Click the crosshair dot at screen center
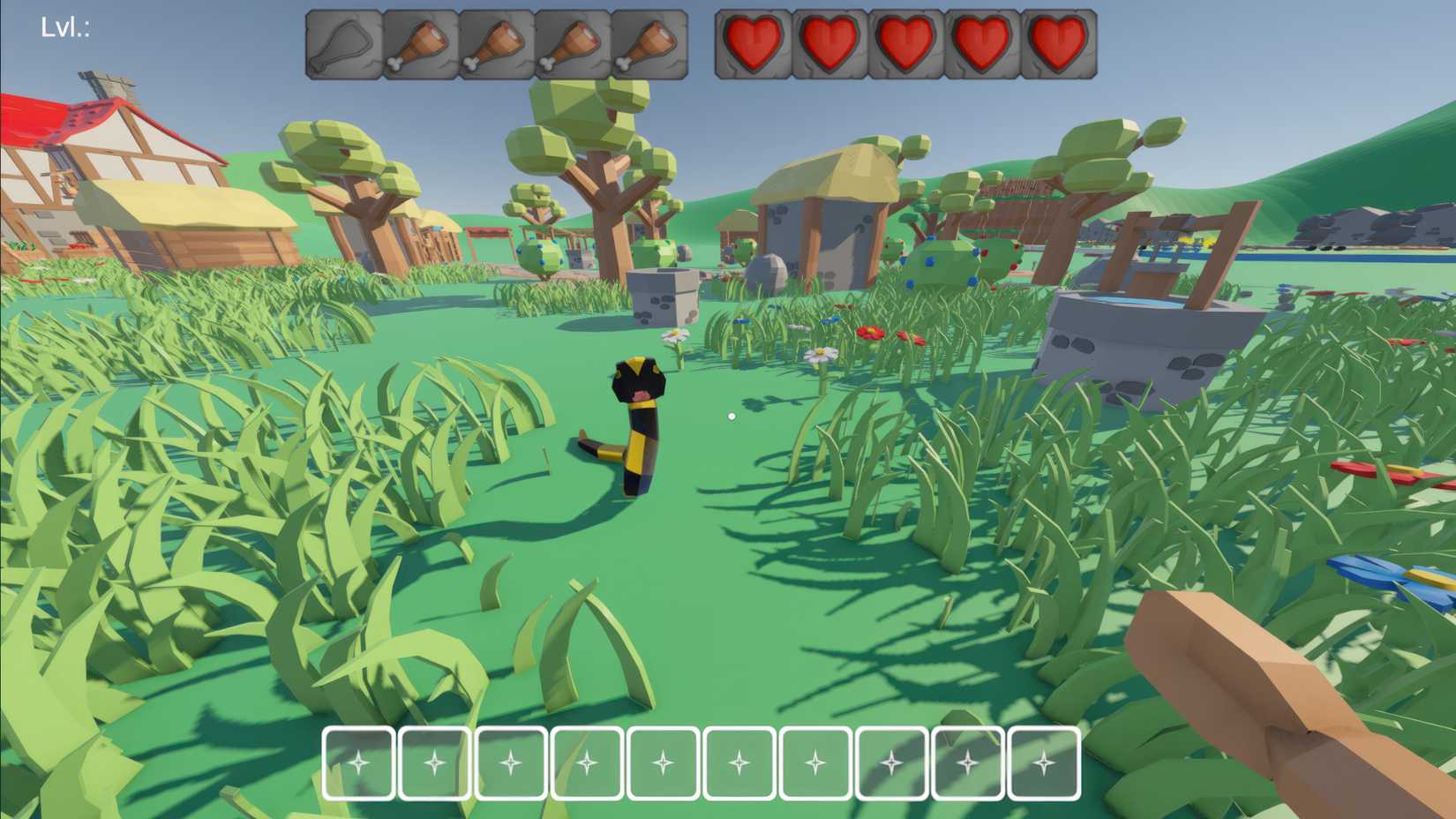 [731, 414]
